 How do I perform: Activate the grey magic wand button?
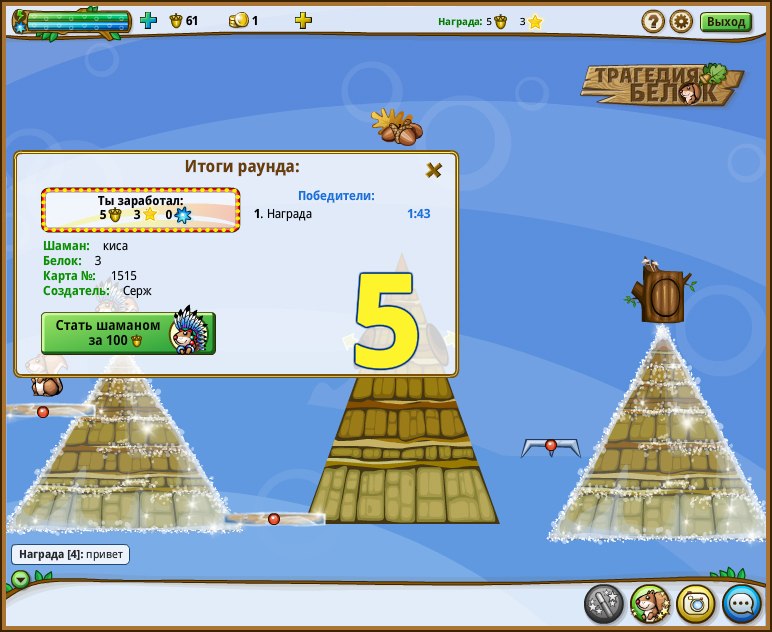click(603, 603)
